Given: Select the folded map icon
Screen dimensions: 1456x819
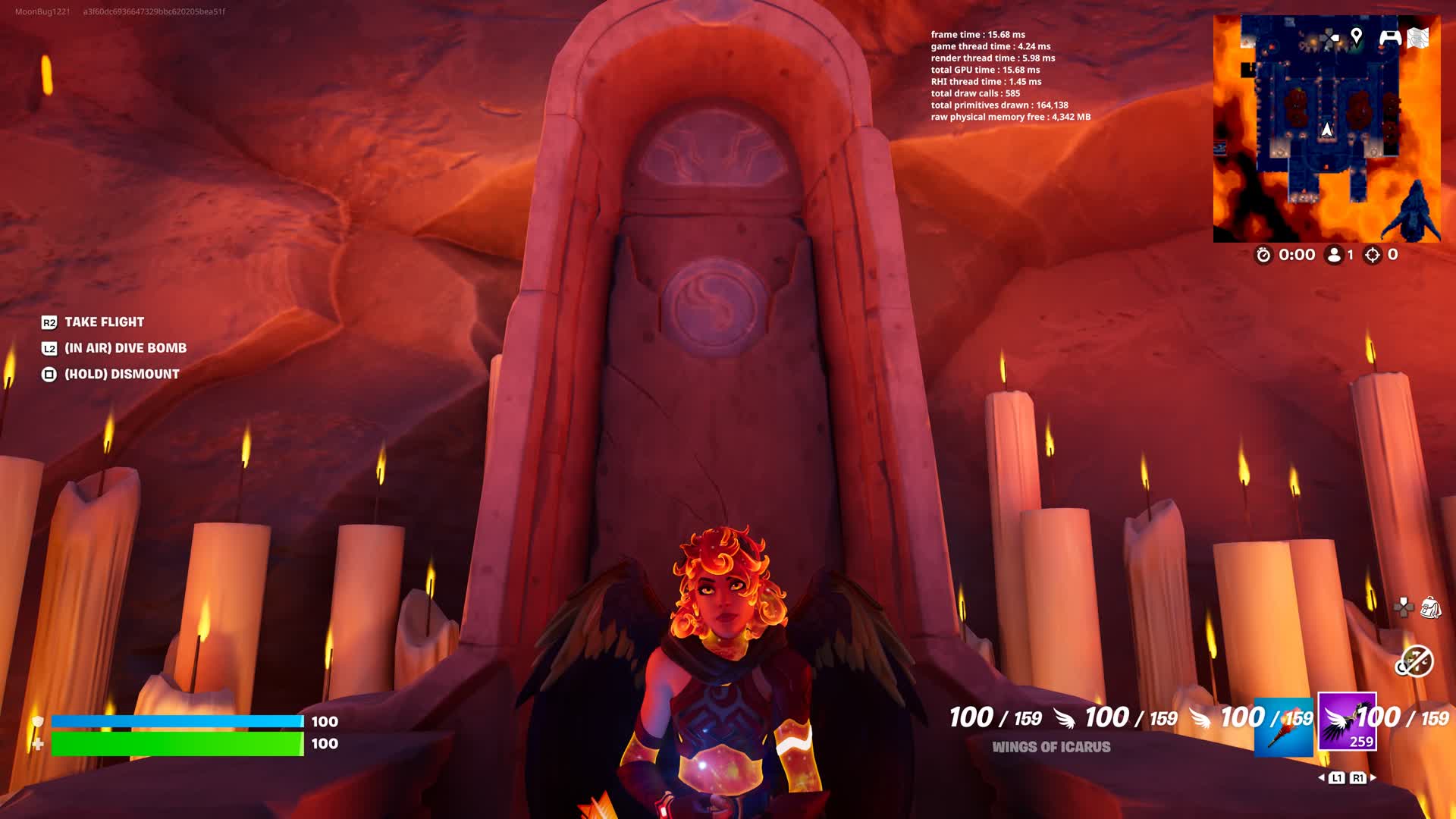Looking at the screenshot, I should 1418,37.
